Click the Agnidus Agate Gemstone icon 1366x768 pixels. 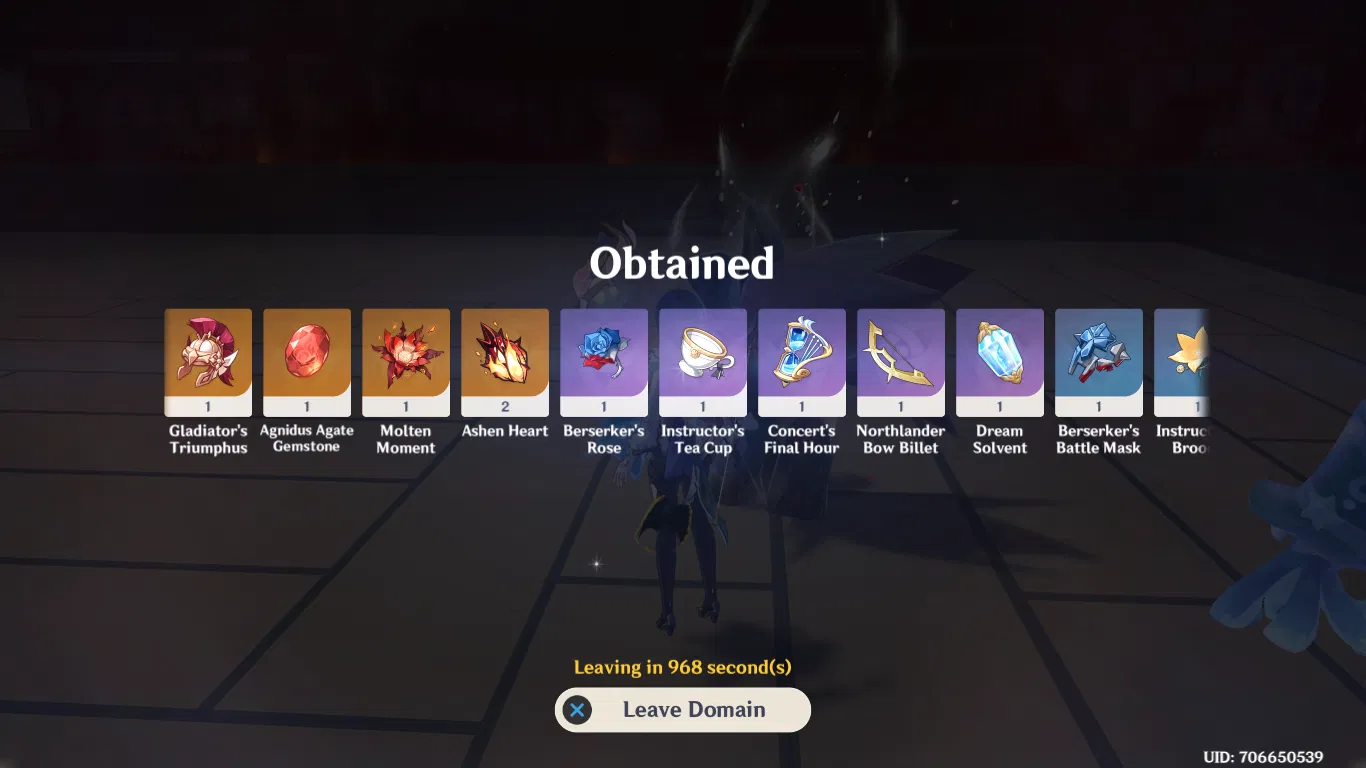tap(307, 360)
